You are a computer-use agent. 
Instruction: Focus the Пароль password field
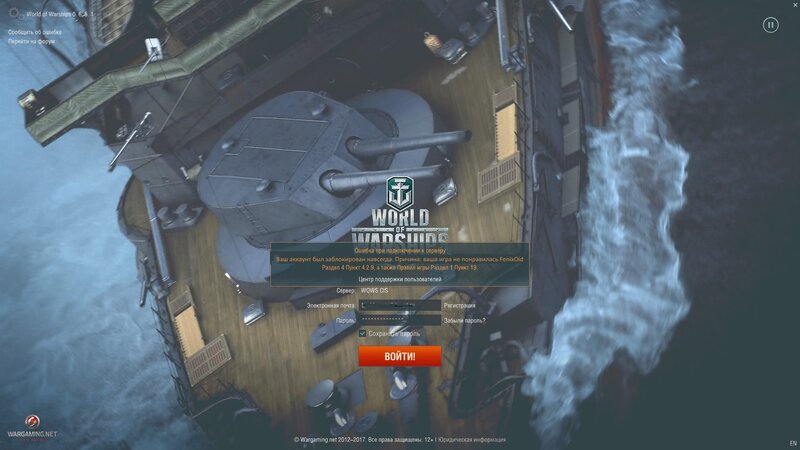[399, 320]
